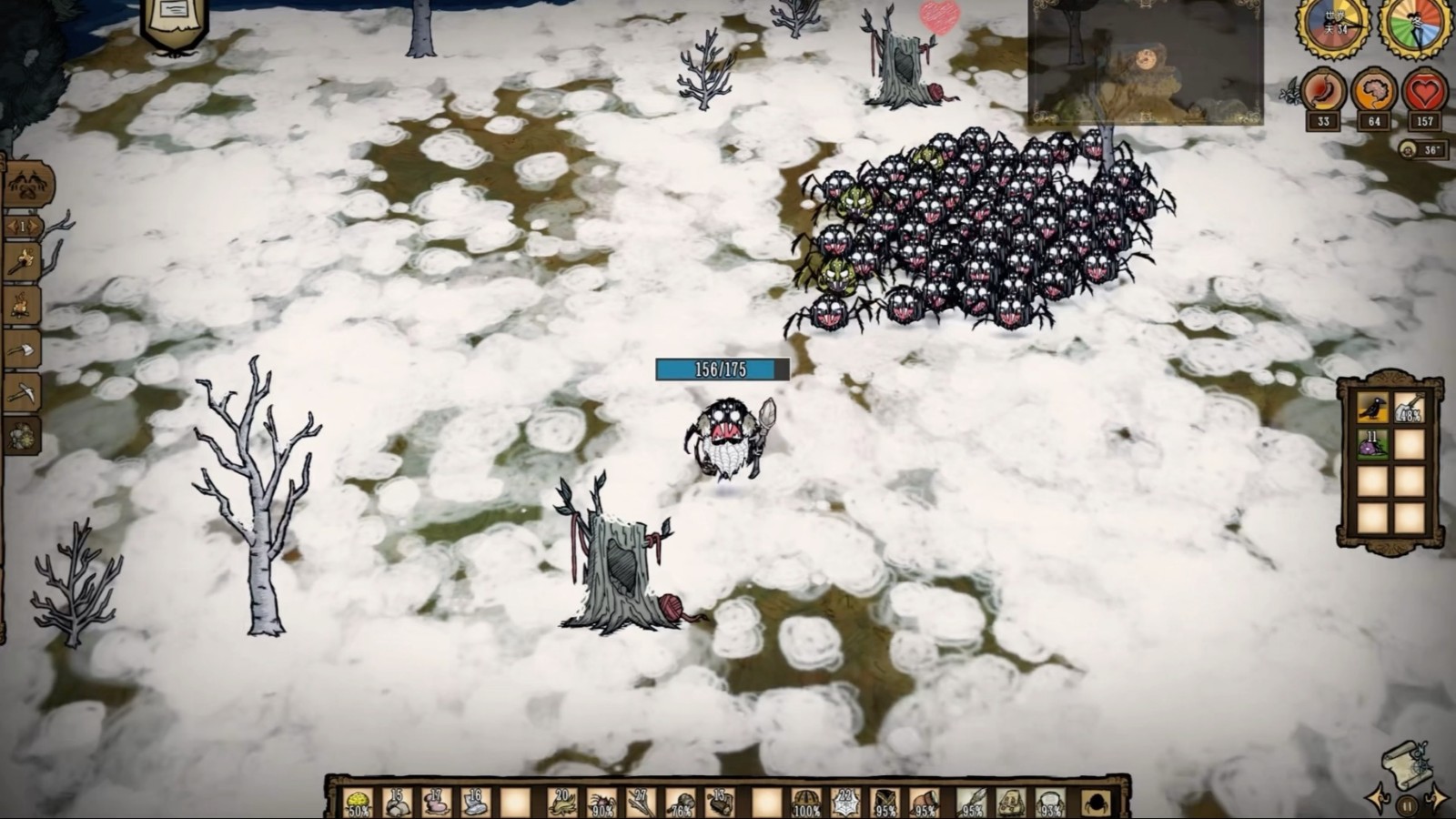
Task: Select the spider web stack of 22
Action: coord(845,803)
